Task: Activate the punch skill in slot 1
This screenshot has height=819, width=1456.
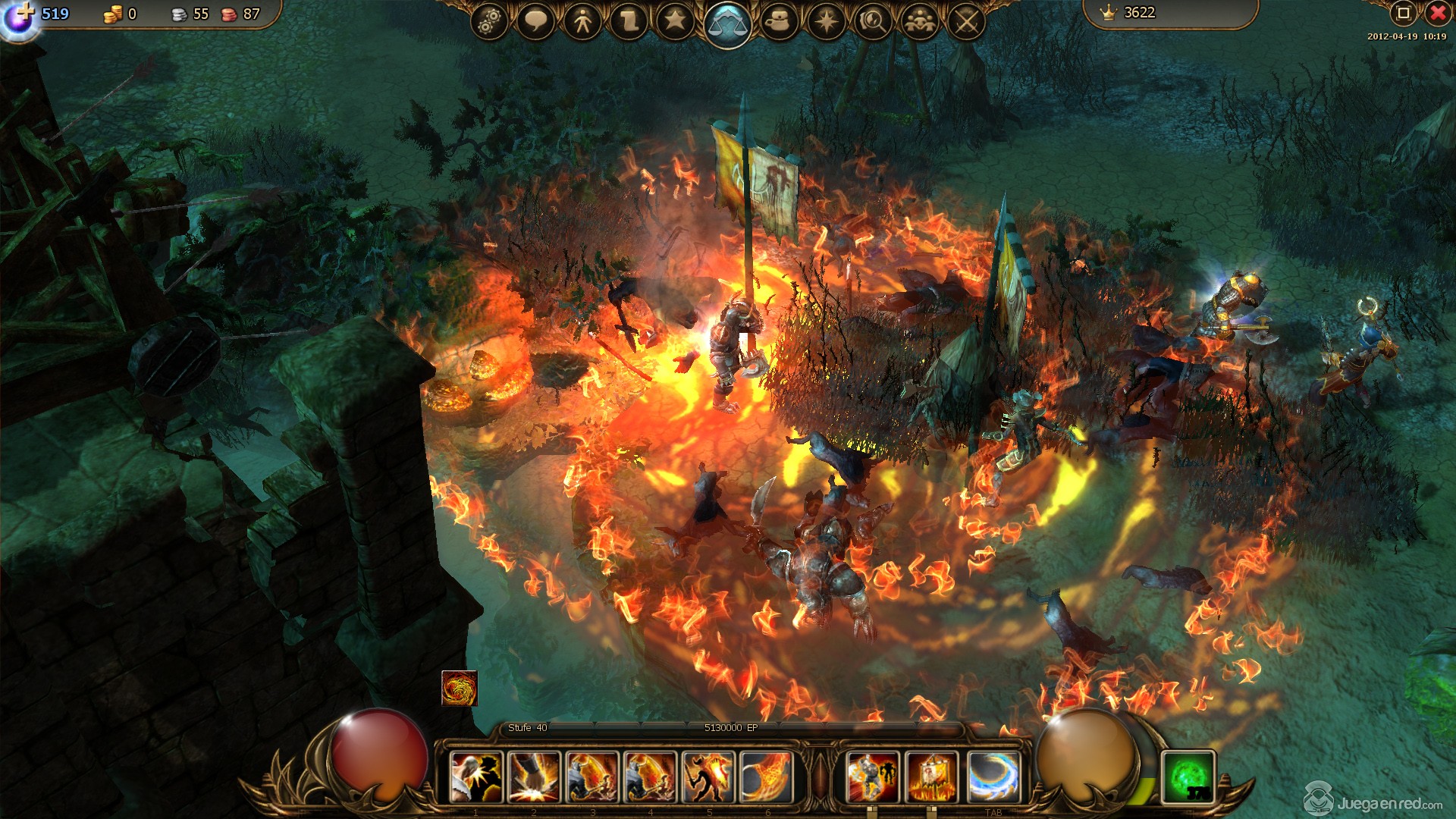Action: (x=476, y=777)
